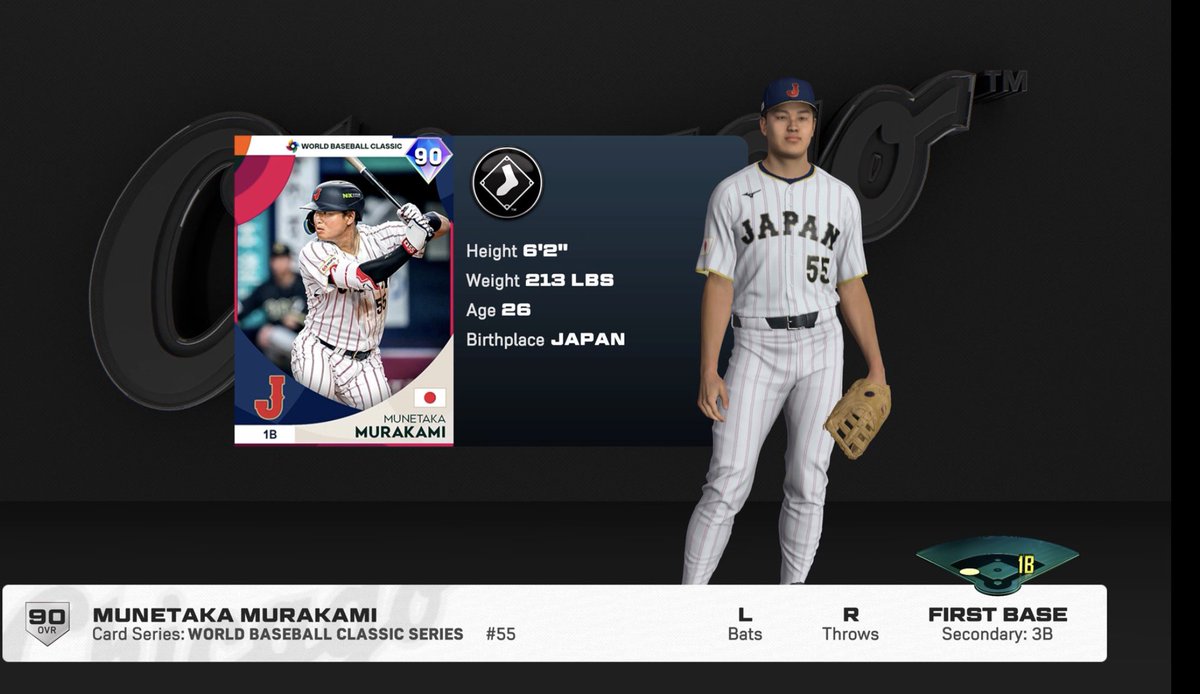Click the White Sox team logo icon

click(507, 183)
